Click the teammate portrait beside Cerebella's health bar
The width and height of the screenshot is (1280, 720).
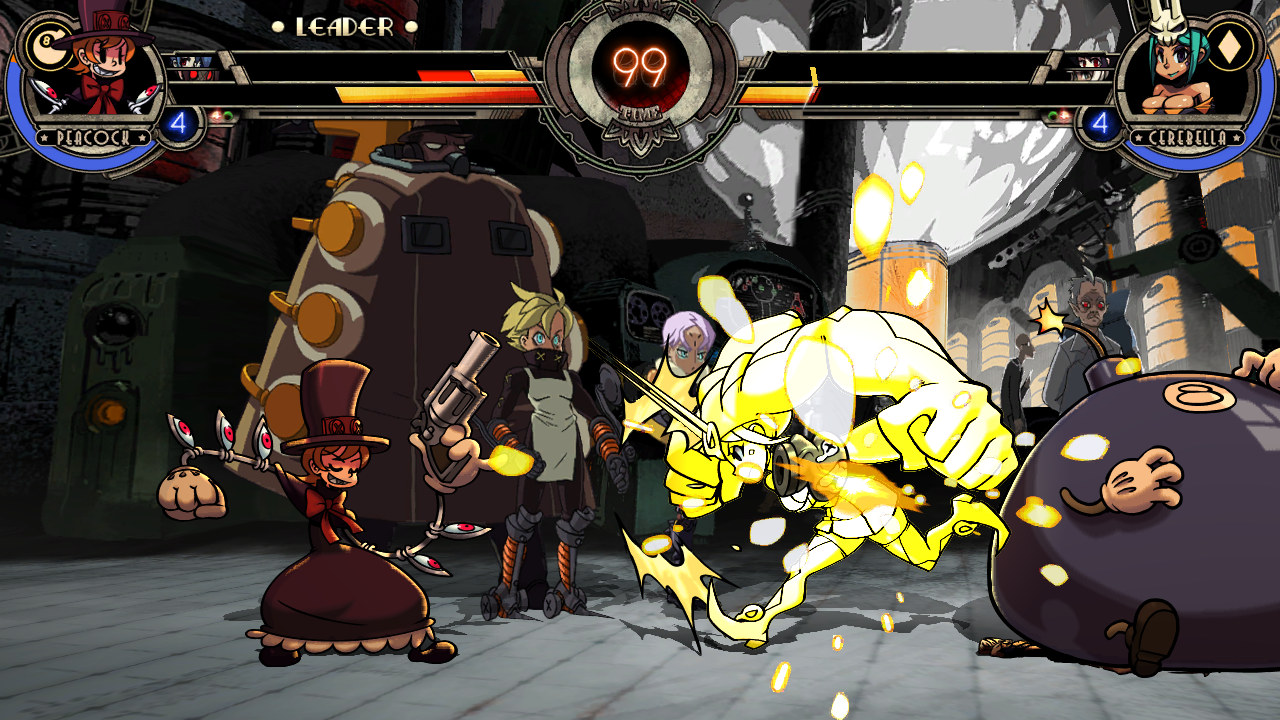1088,63
